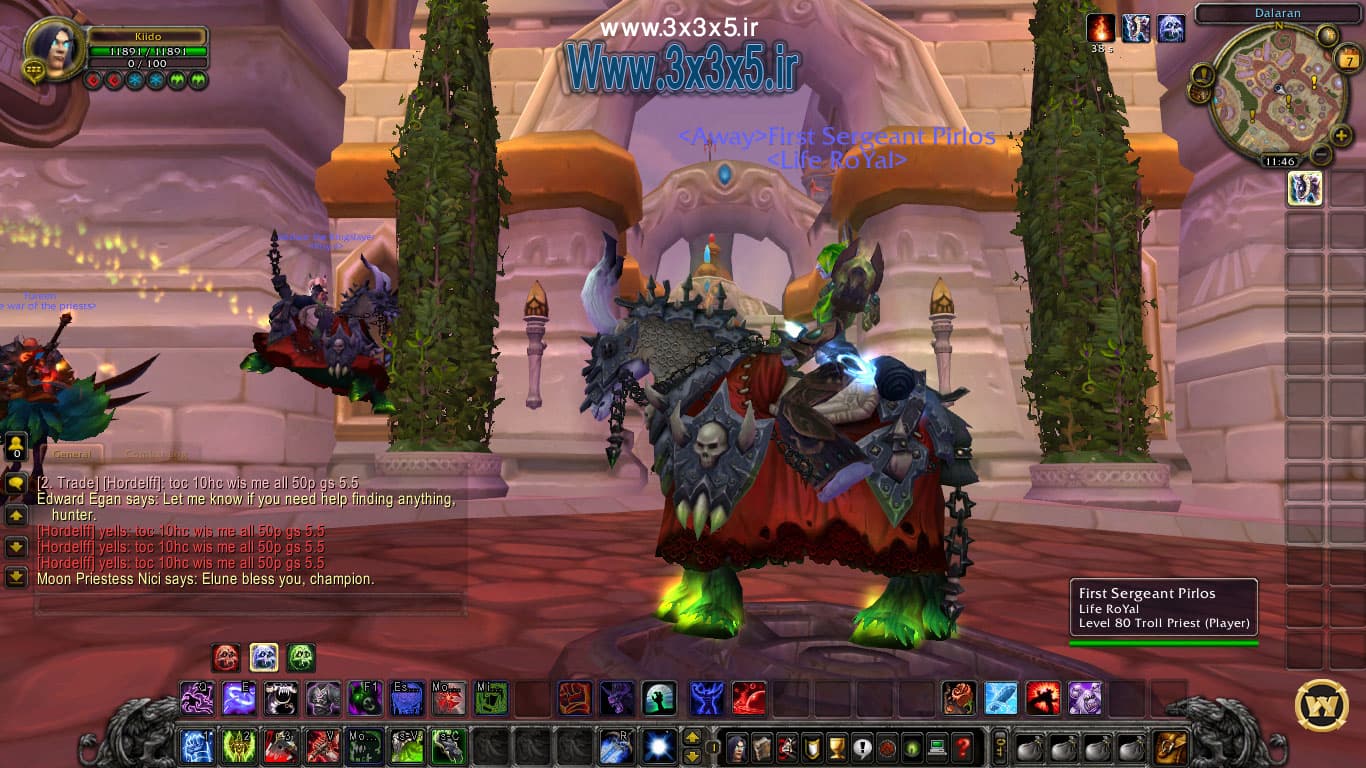
Task: Select the General chat tab
Action: 71,453
